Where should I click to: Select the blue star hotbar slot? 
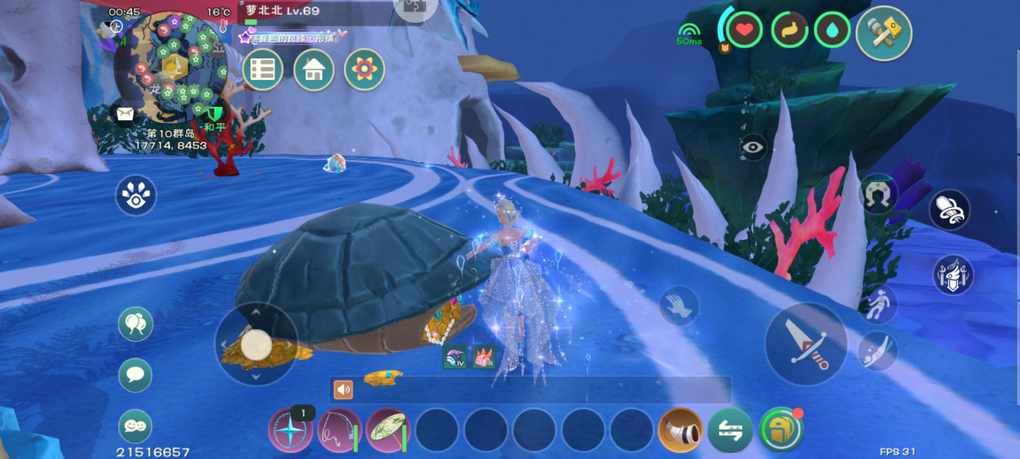pyautogui.click(x=291, y=431)
